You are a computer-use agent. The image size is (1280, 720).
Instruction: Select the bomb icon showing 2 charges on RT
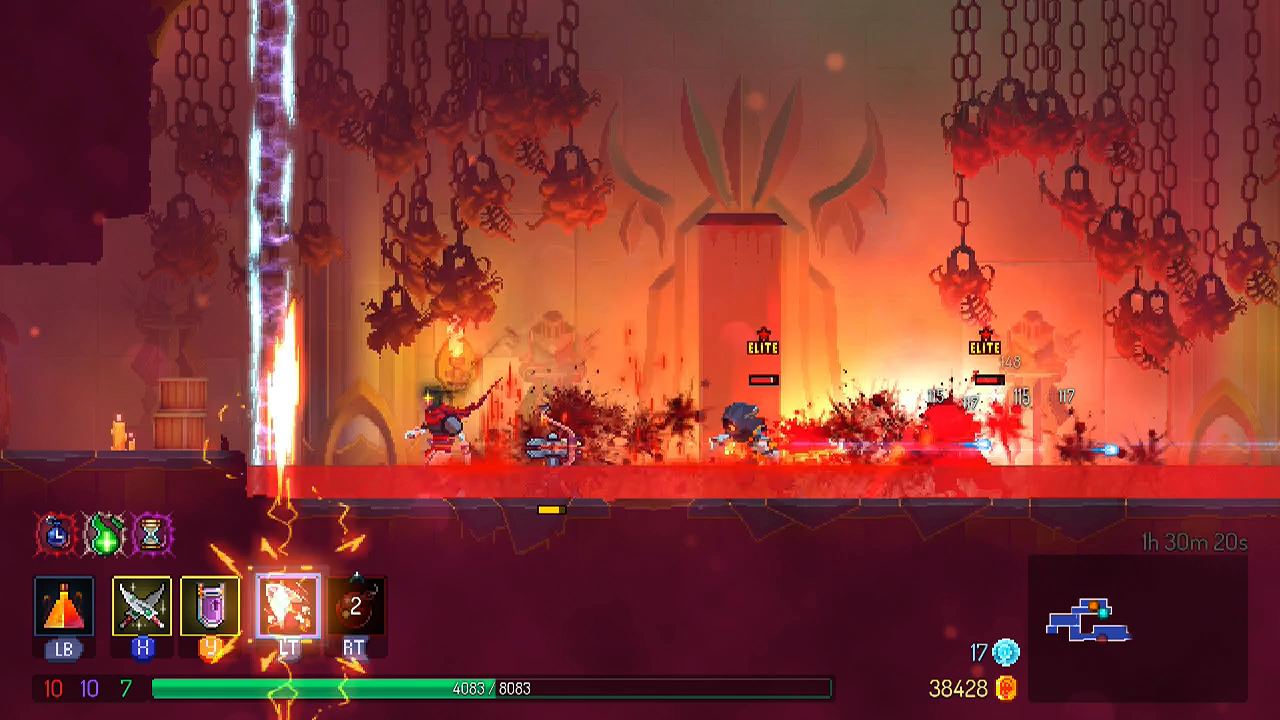point(355,605)
